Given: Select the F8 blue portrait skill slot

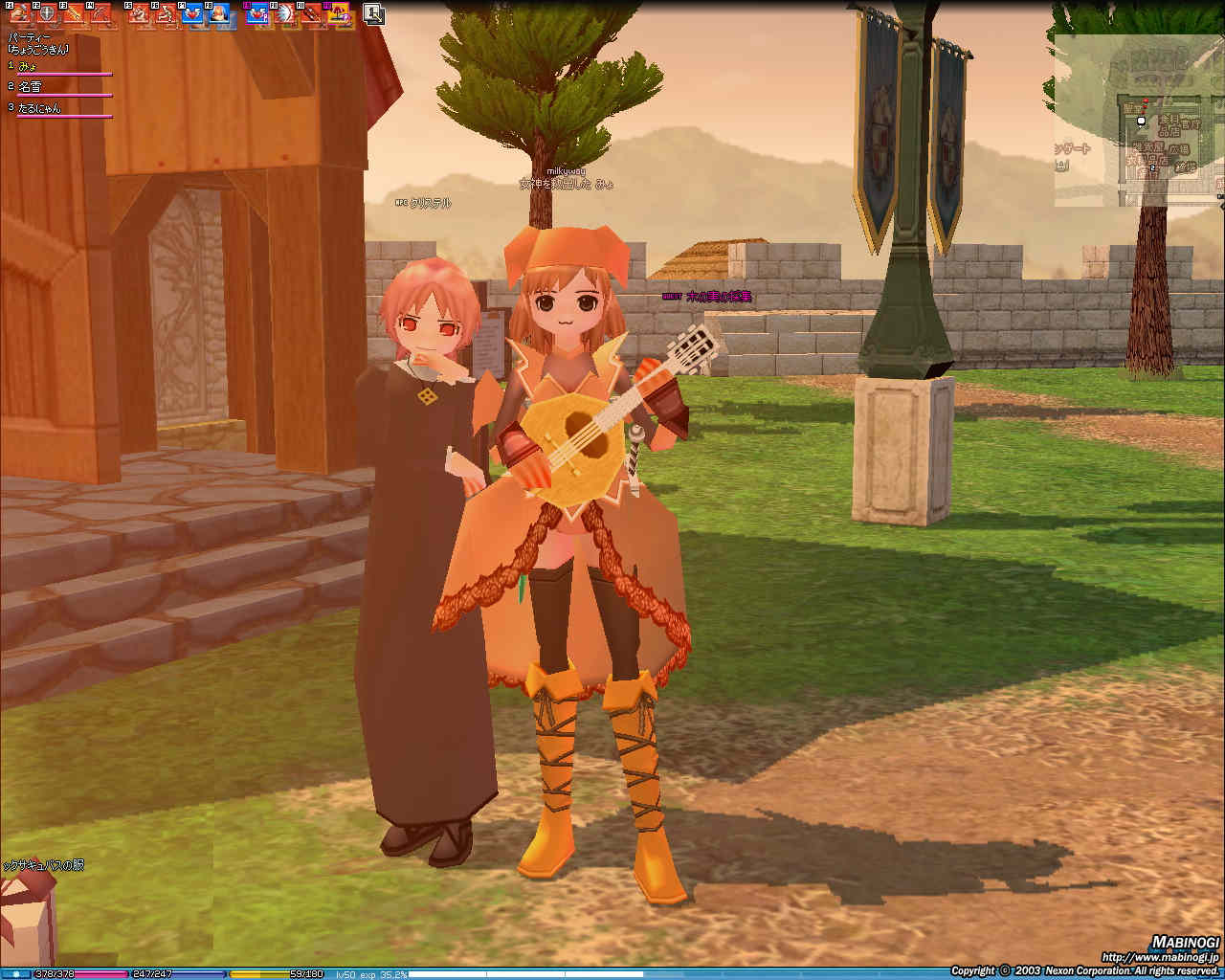Looking at the screenshot, I should (x=219, y=13).
